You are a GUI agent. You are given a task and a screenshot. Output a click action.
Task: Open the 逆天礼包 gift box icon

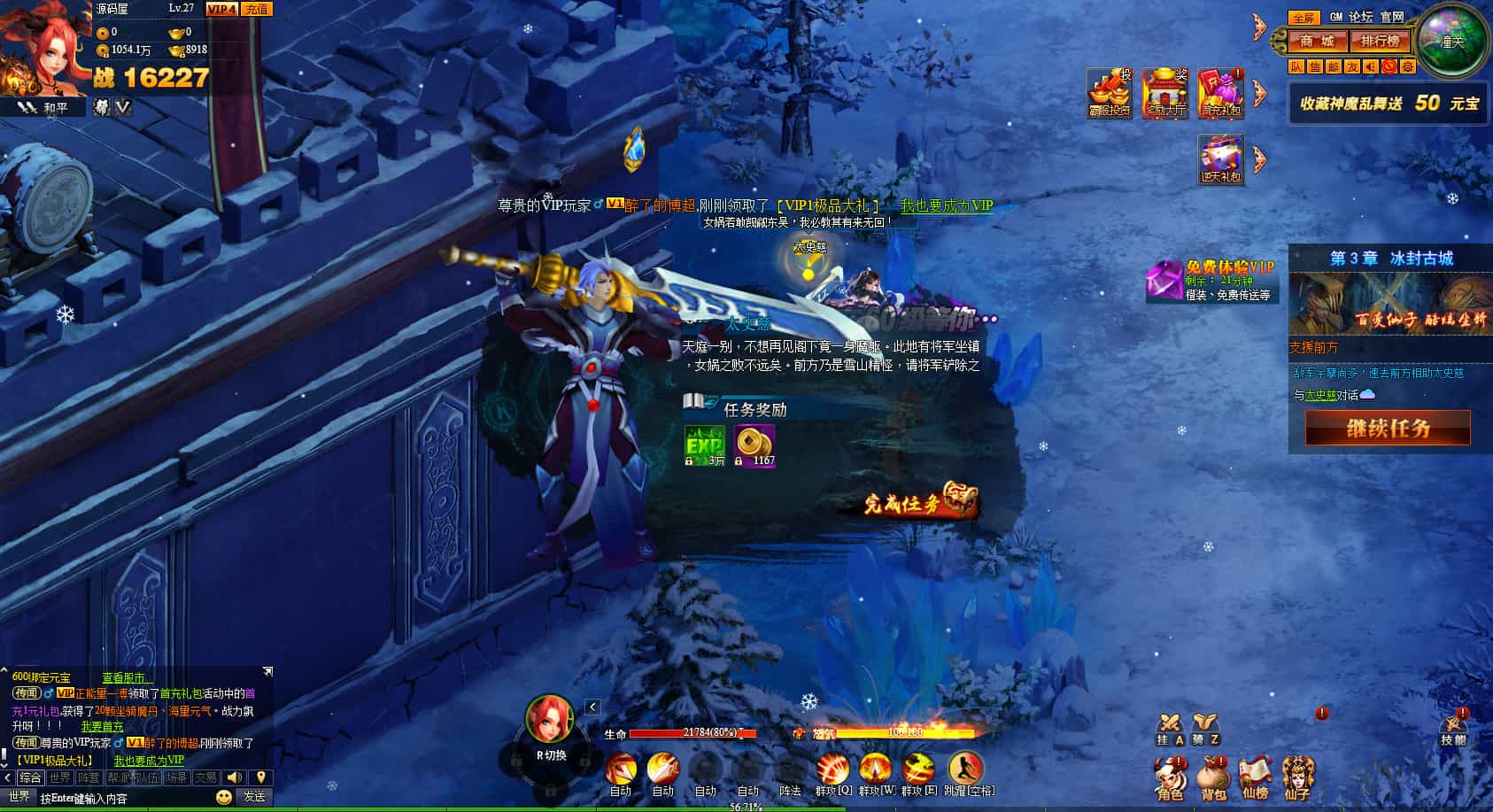[x=1221, y=159]
